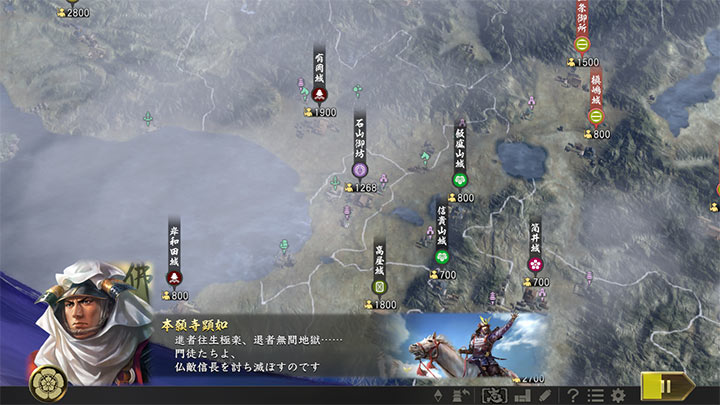Open the list menu icon
Viewport: 720px width, 405px height.
click(x=595, y=395)
